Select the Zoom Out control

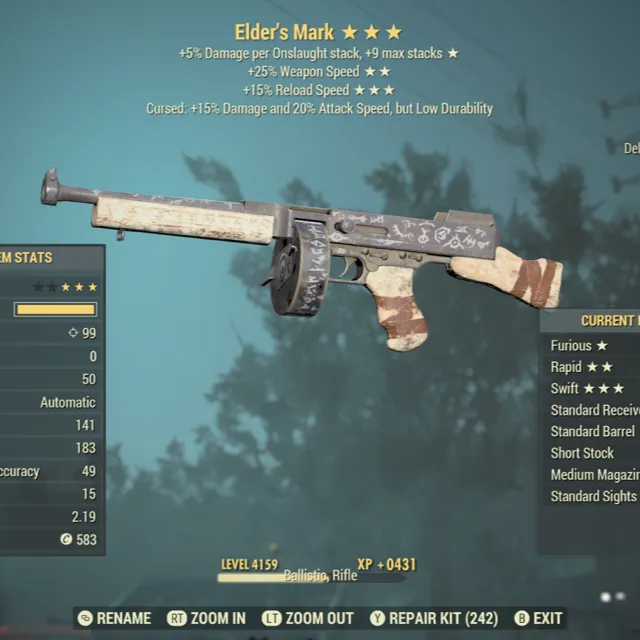coord(307,619)
